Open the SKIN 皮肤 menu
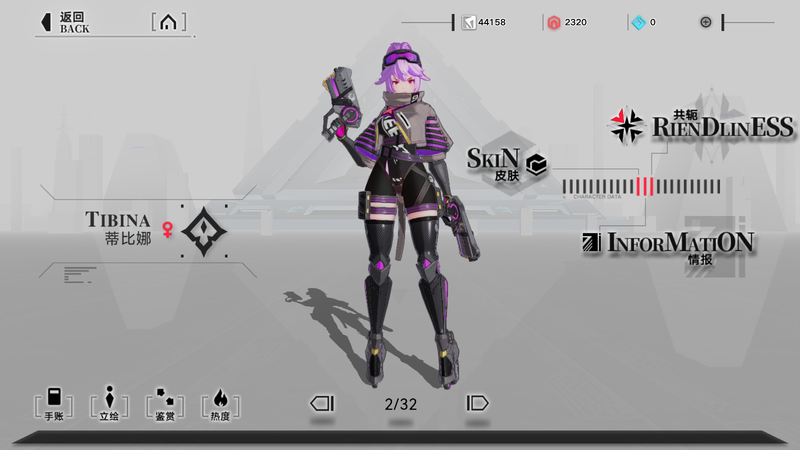This screenshot has height=450, width=800. click(x=507, y=163)
